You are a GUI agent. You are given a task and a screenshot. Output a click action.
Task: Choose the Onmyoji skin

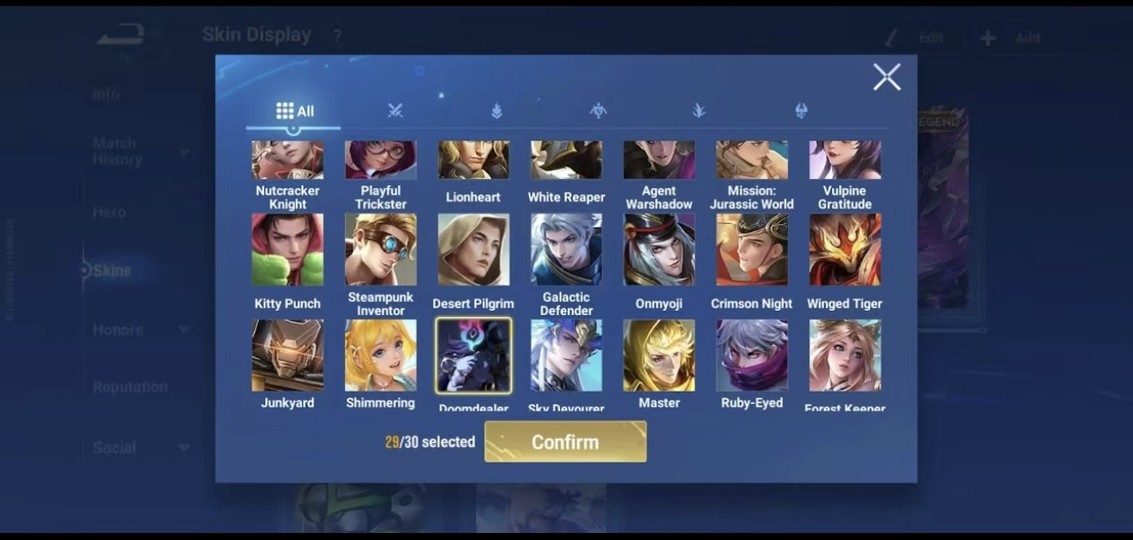pos(659,250)
